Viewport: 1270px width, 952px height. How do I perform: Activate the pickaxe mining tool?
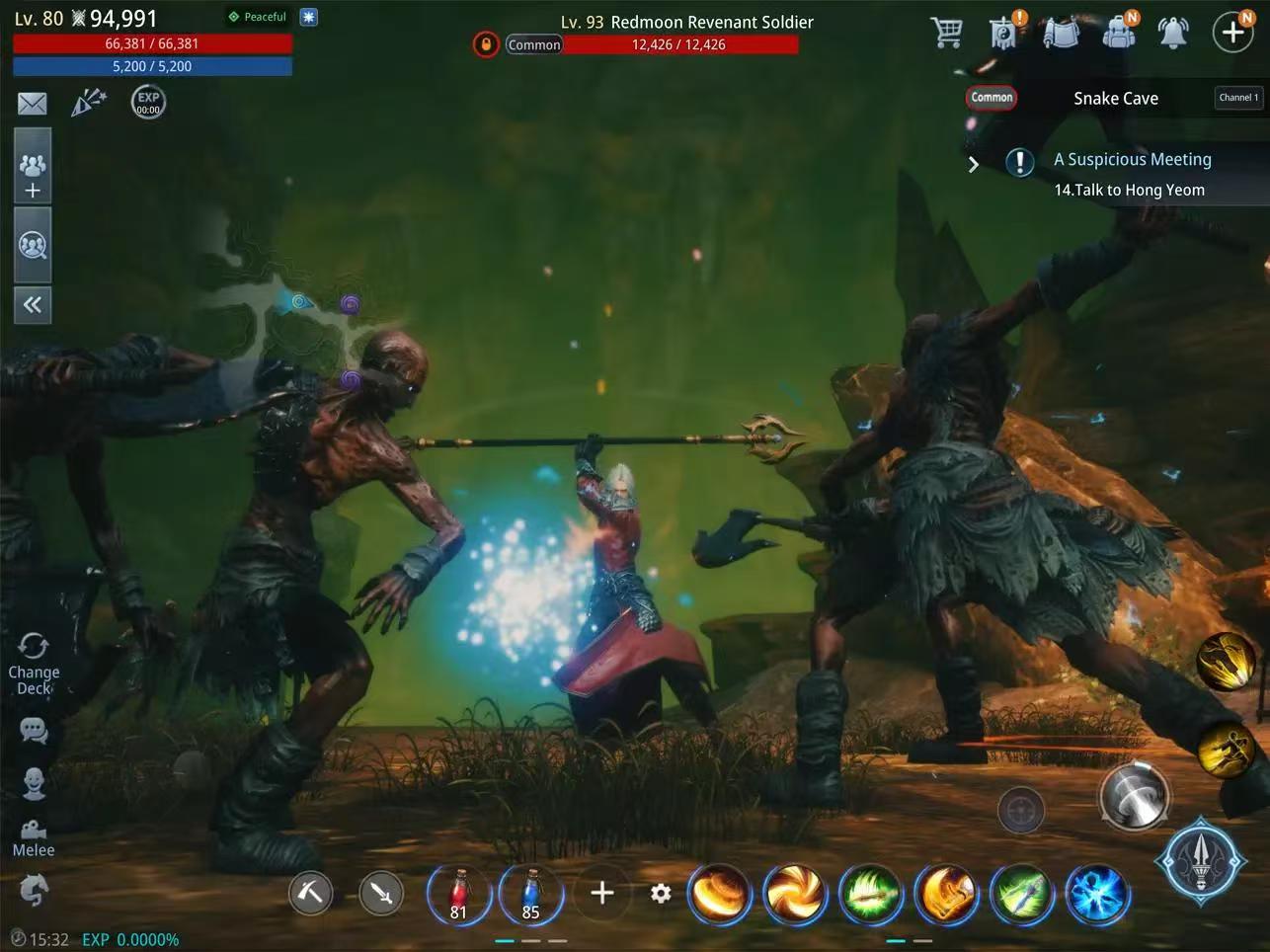tap(310, 894)
